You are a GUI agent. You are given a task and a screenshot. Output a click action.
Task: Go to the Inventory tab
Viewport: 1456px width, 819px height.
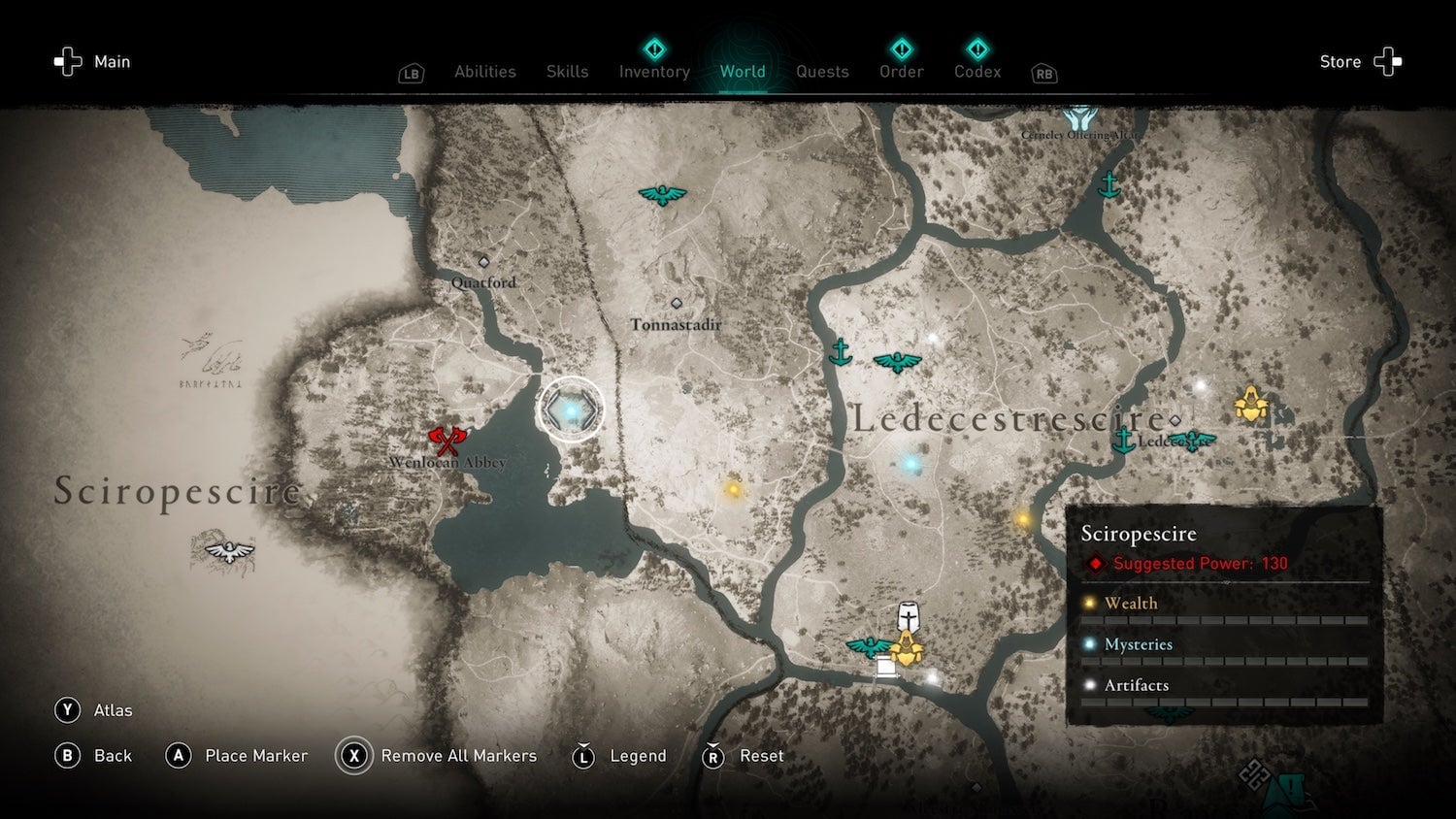[x=654, y=72]
